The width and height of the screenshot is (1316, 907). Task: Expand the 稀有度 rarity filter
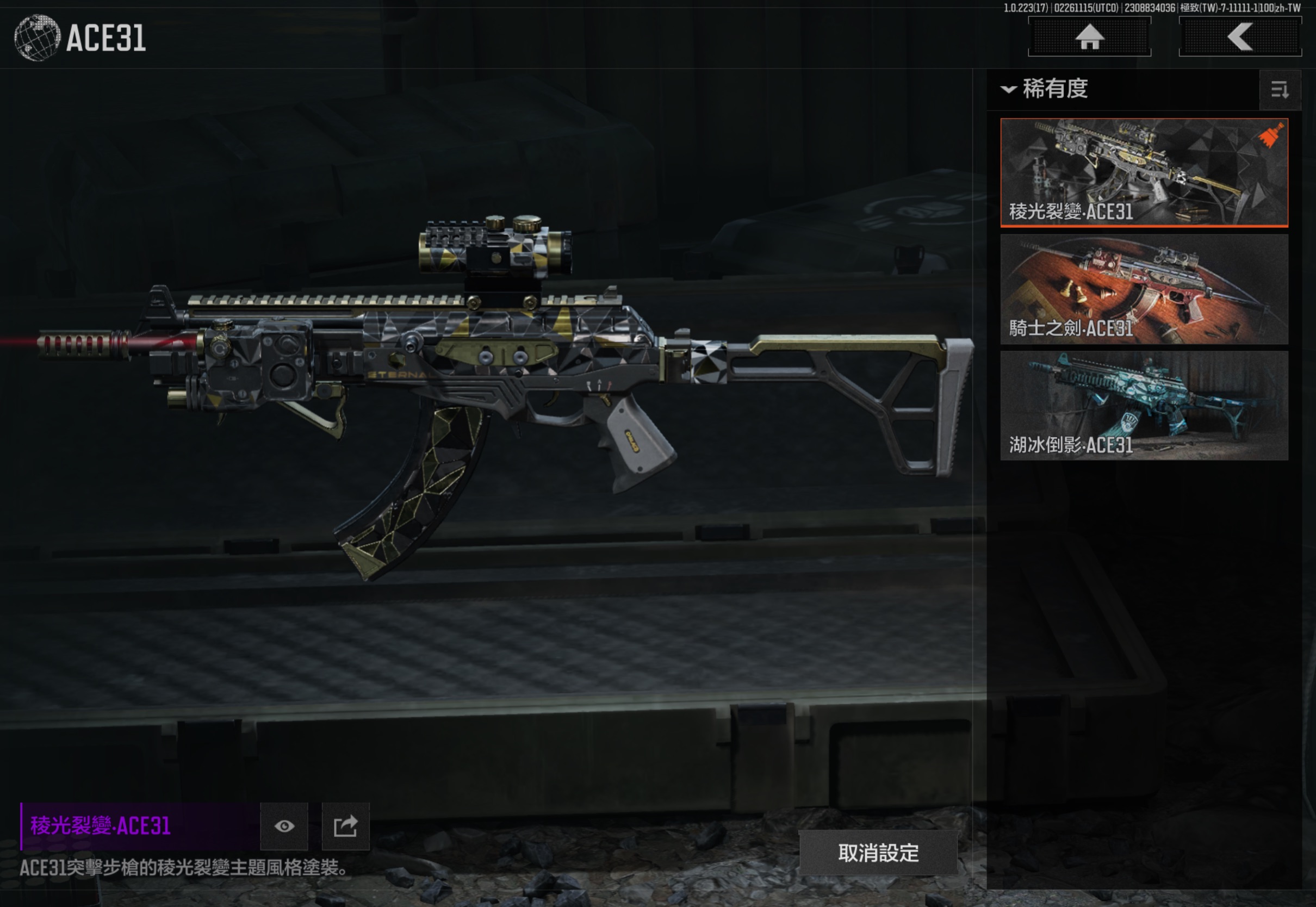(1046, 89)
